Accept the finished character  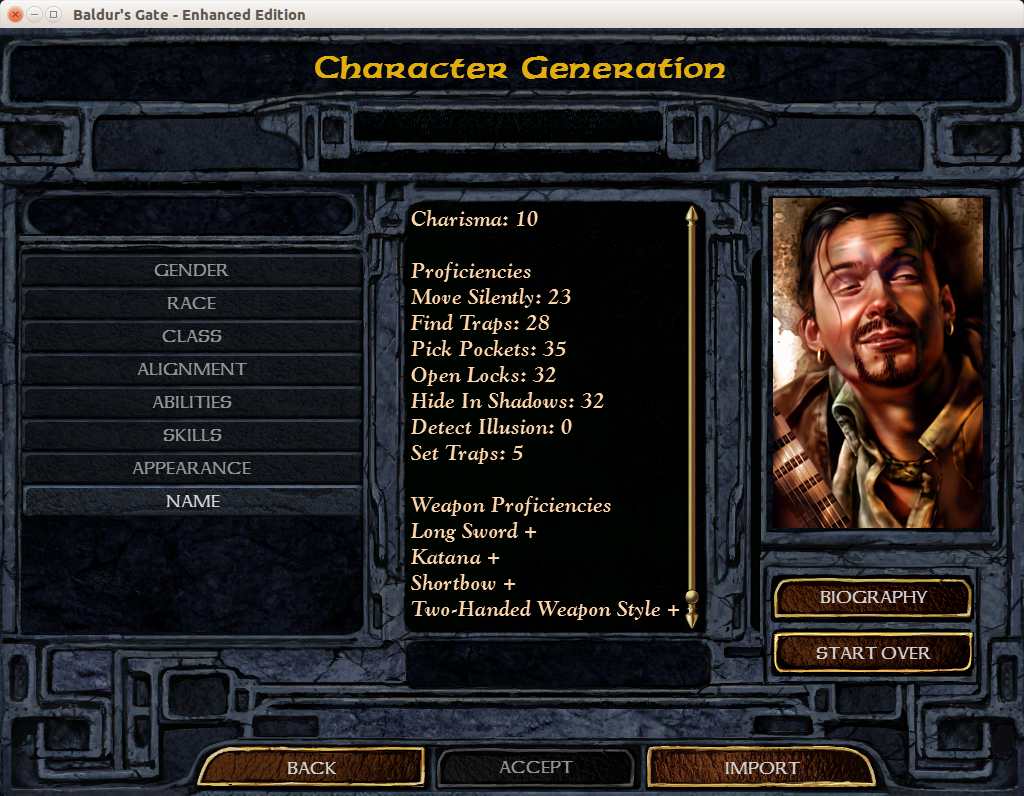tap(536, 767)
